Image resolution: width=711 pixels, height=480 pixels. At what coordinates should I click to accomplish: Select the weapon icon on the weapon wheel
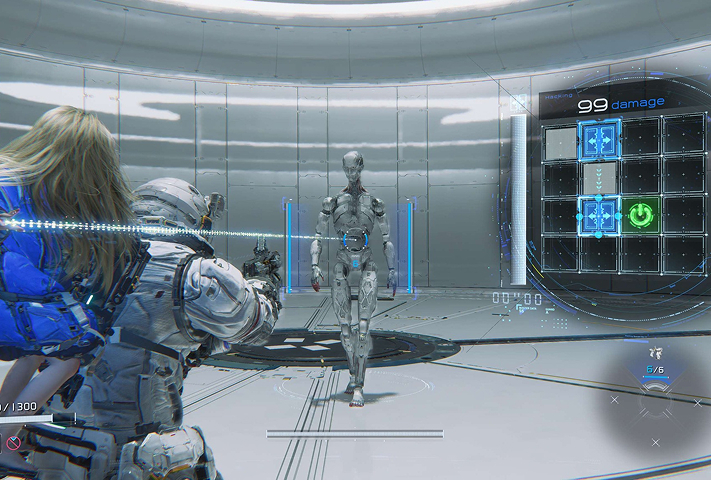[x=655, y=353]
